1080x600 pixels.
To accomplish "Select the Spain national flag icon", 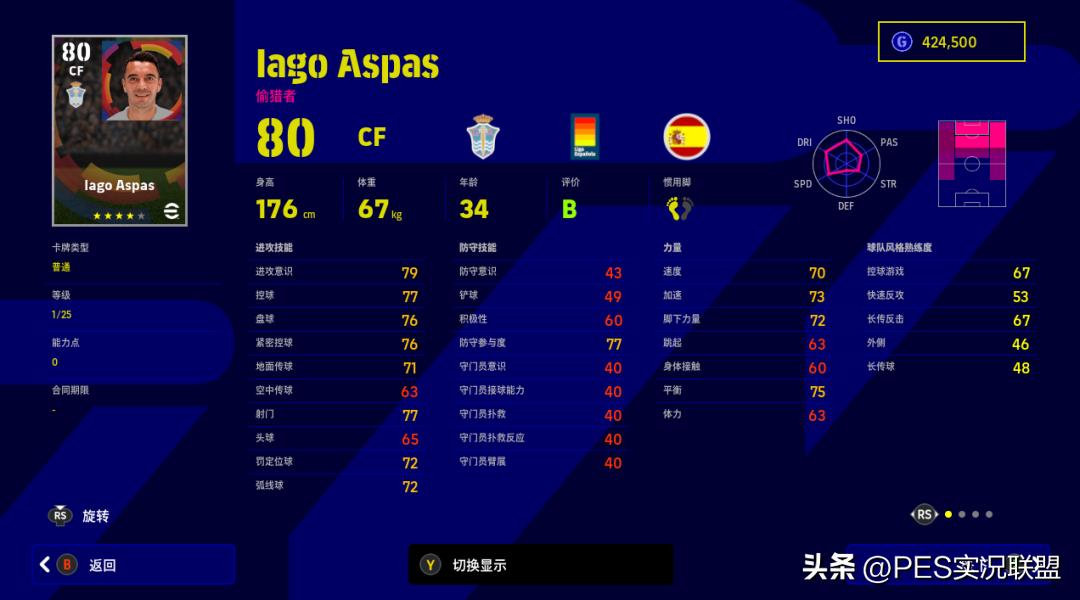I will point(687,137).
